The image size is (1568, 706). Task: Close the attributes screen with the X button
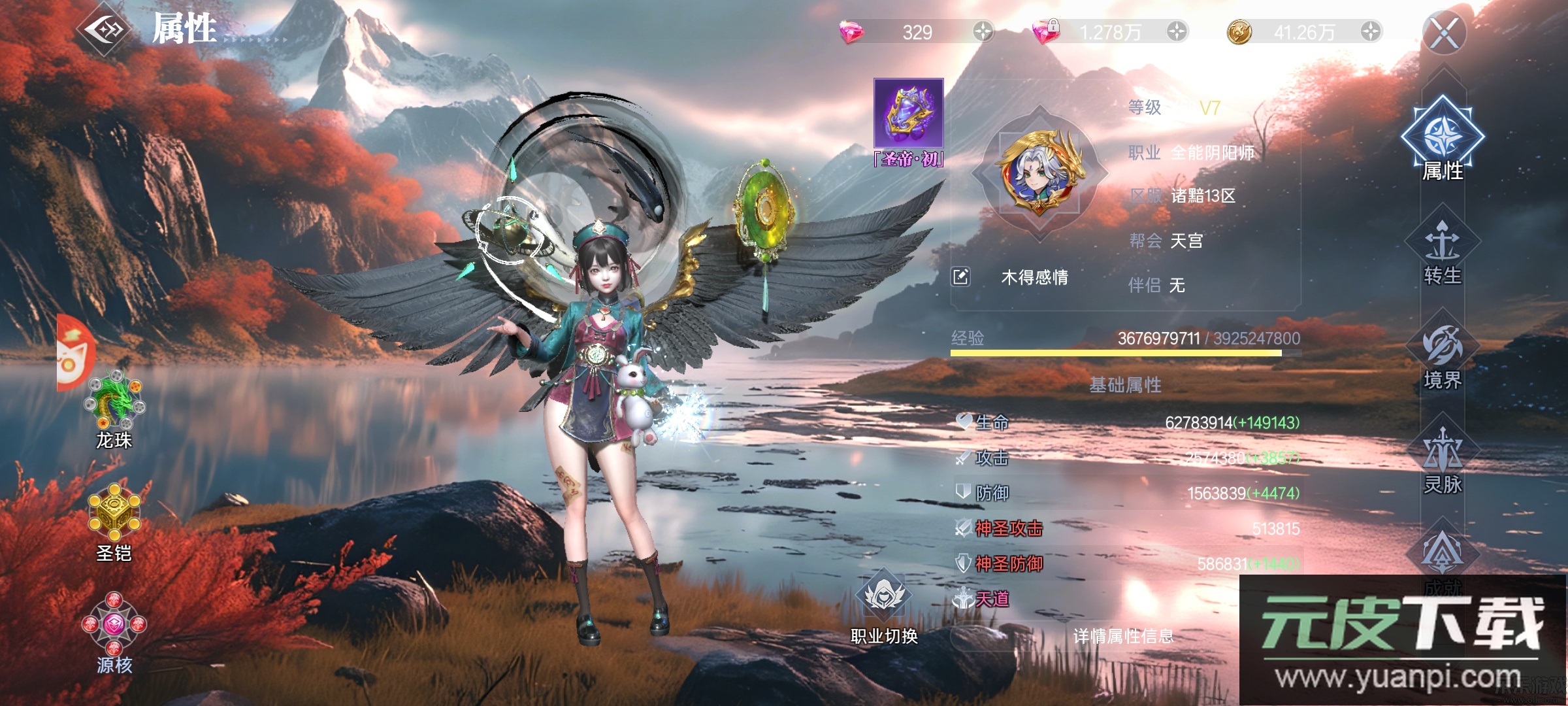[x=1444, y=33]
